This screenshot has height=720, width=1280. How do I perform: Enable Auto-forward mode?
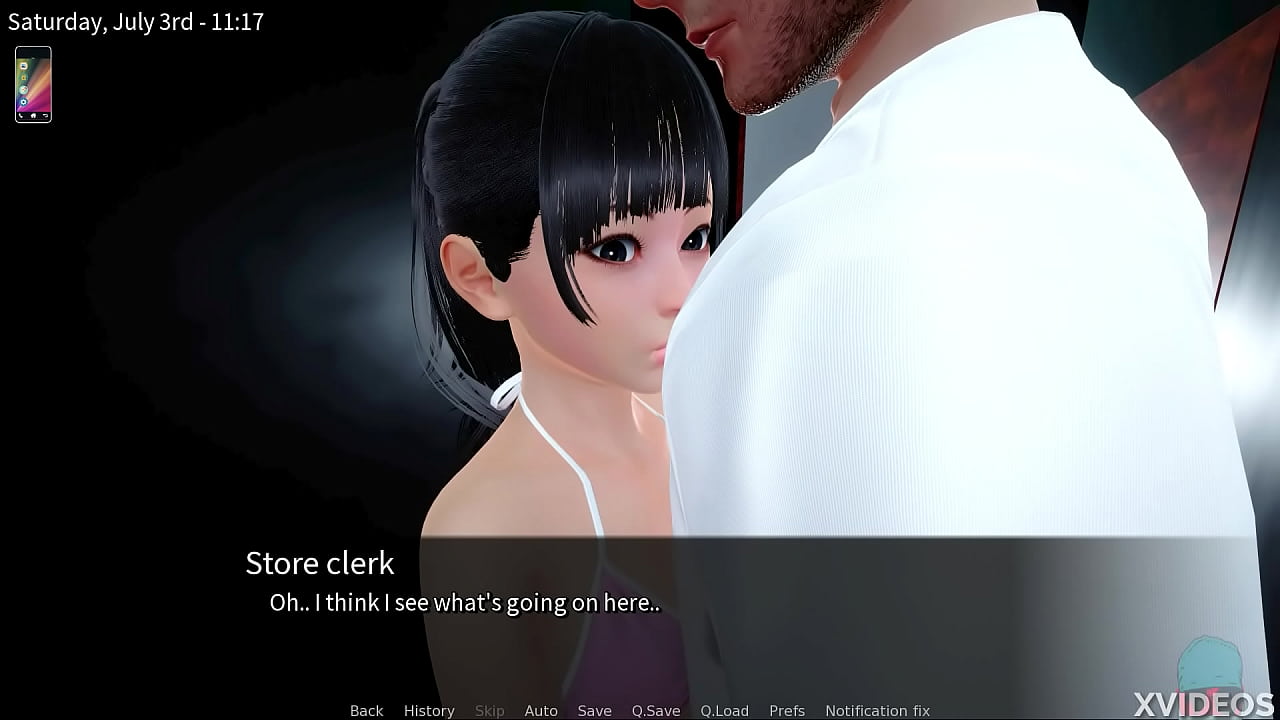pos(541,710)
